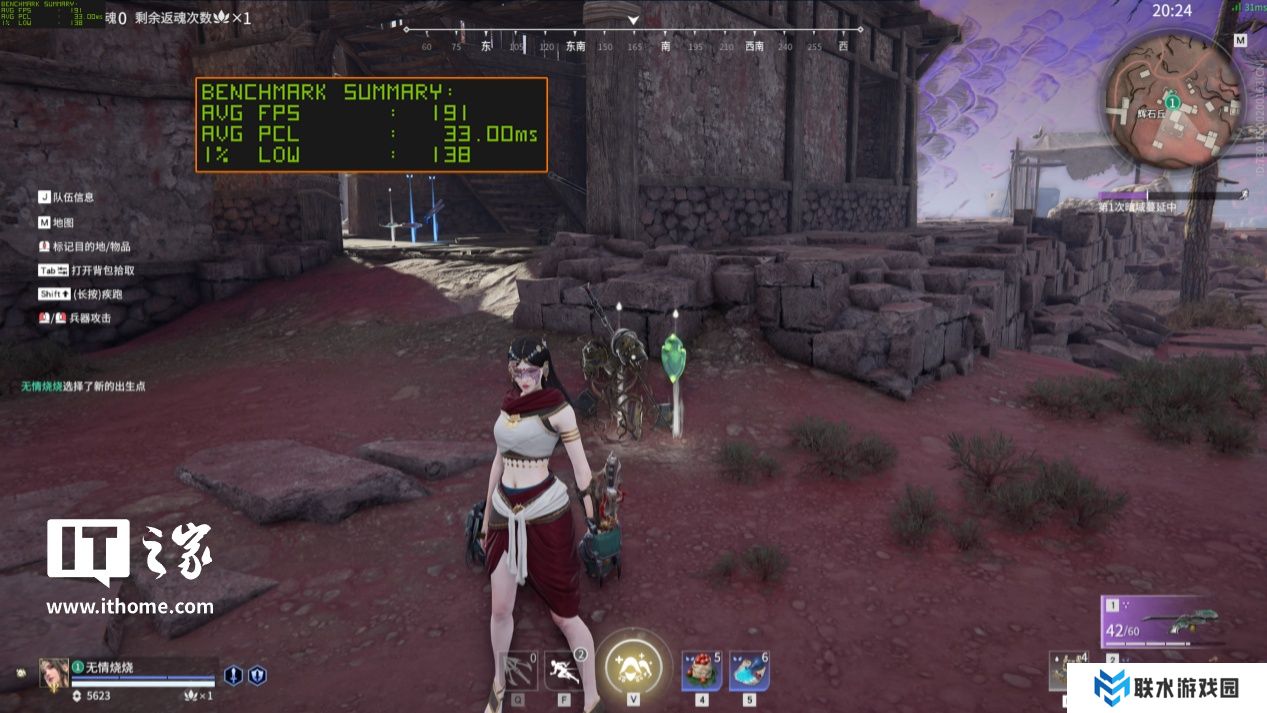Click the compass bar heading strip
The image size is (1267, 713).
tap(630, 46)
